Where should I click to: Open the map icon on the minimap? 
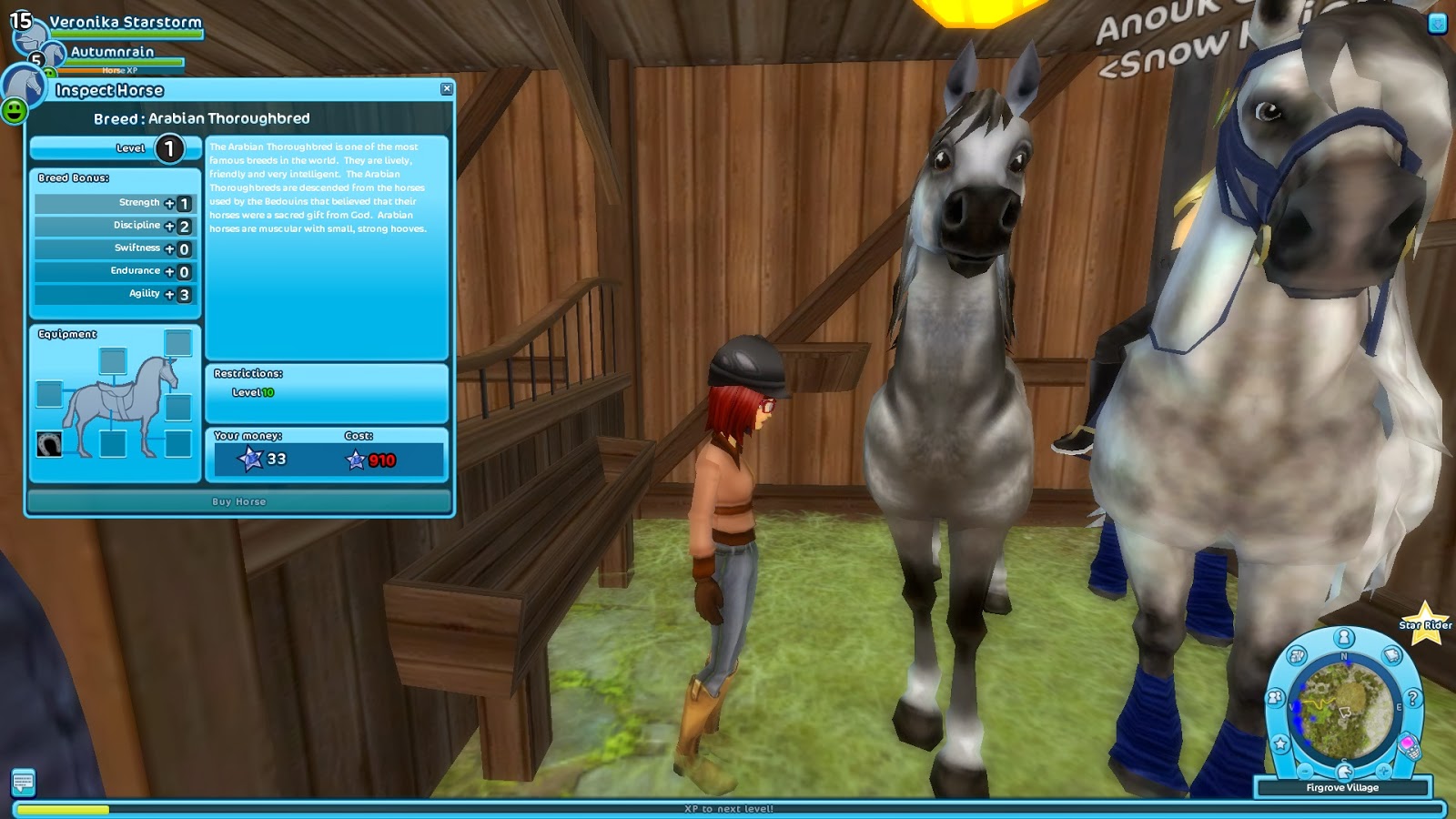point(1297,654)
